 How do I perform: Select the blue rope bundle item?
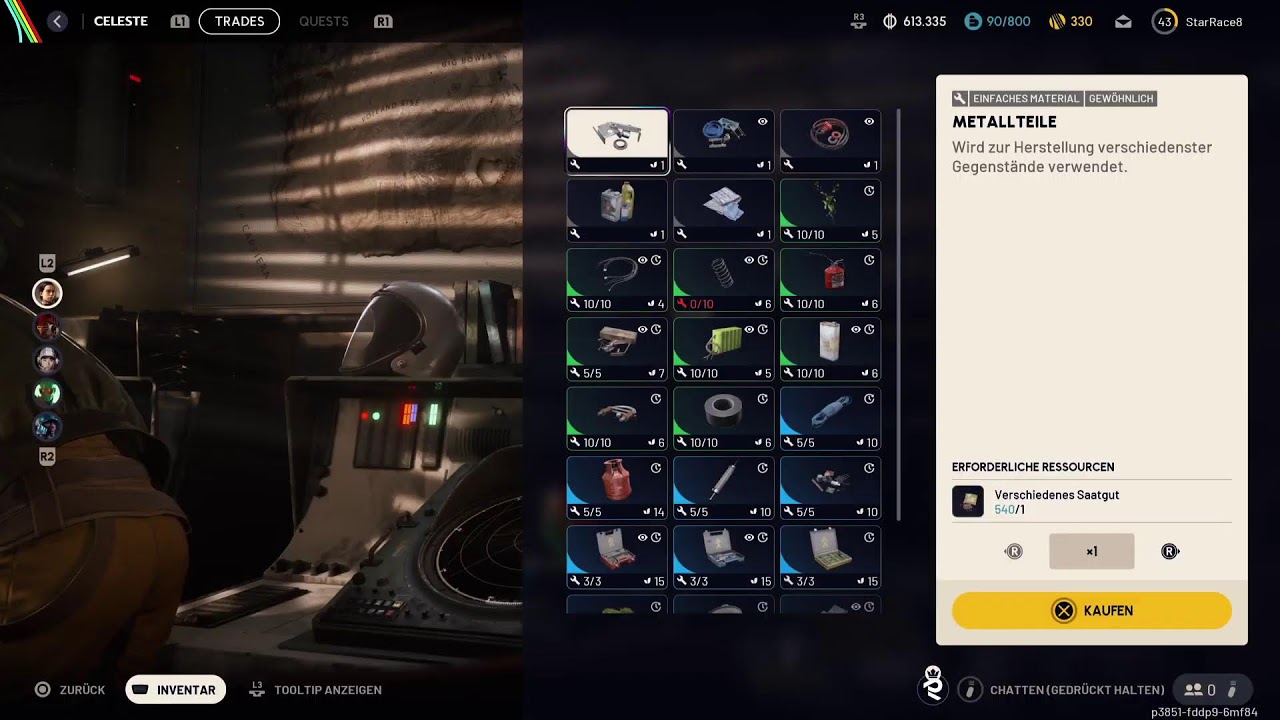point(830,419)
